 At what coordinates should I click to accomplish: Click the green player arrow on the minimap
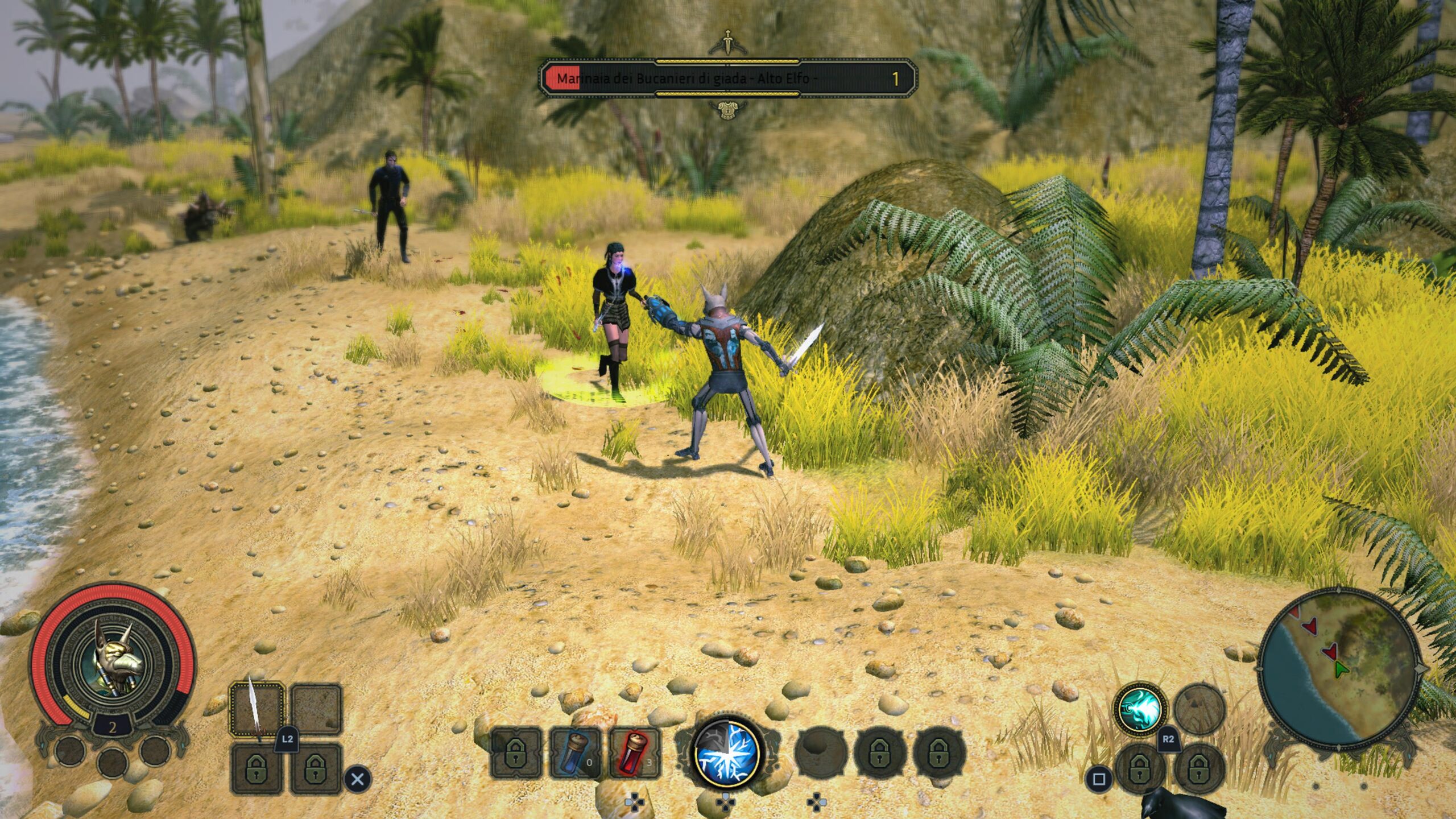[1341, 669]
